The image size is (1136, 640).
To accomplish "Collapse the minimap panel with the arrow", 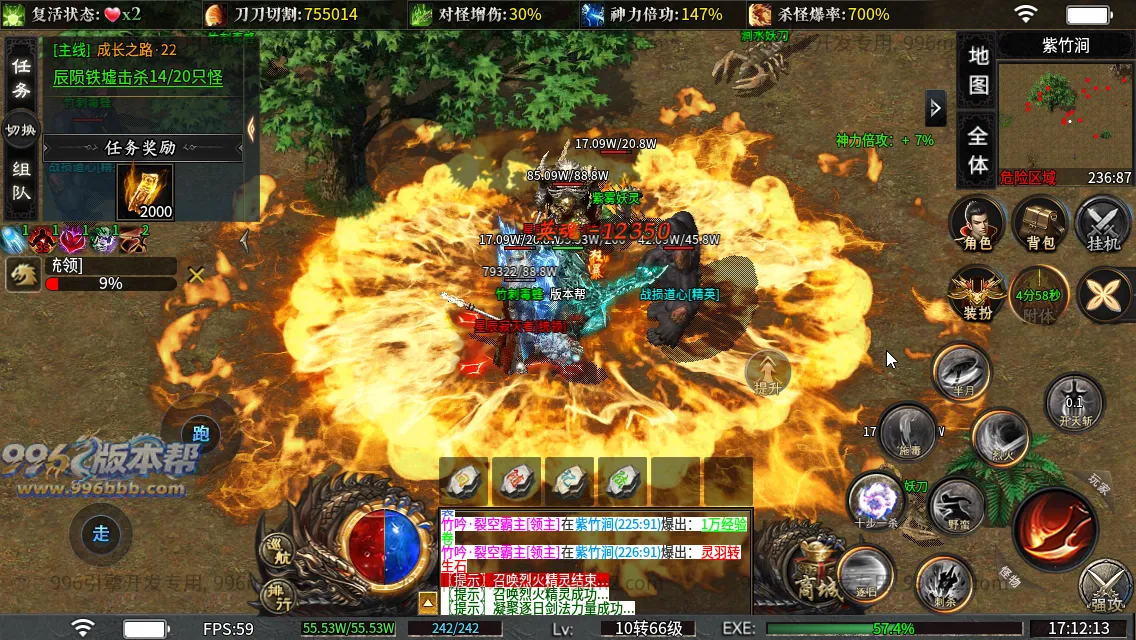I will (936, 108).
